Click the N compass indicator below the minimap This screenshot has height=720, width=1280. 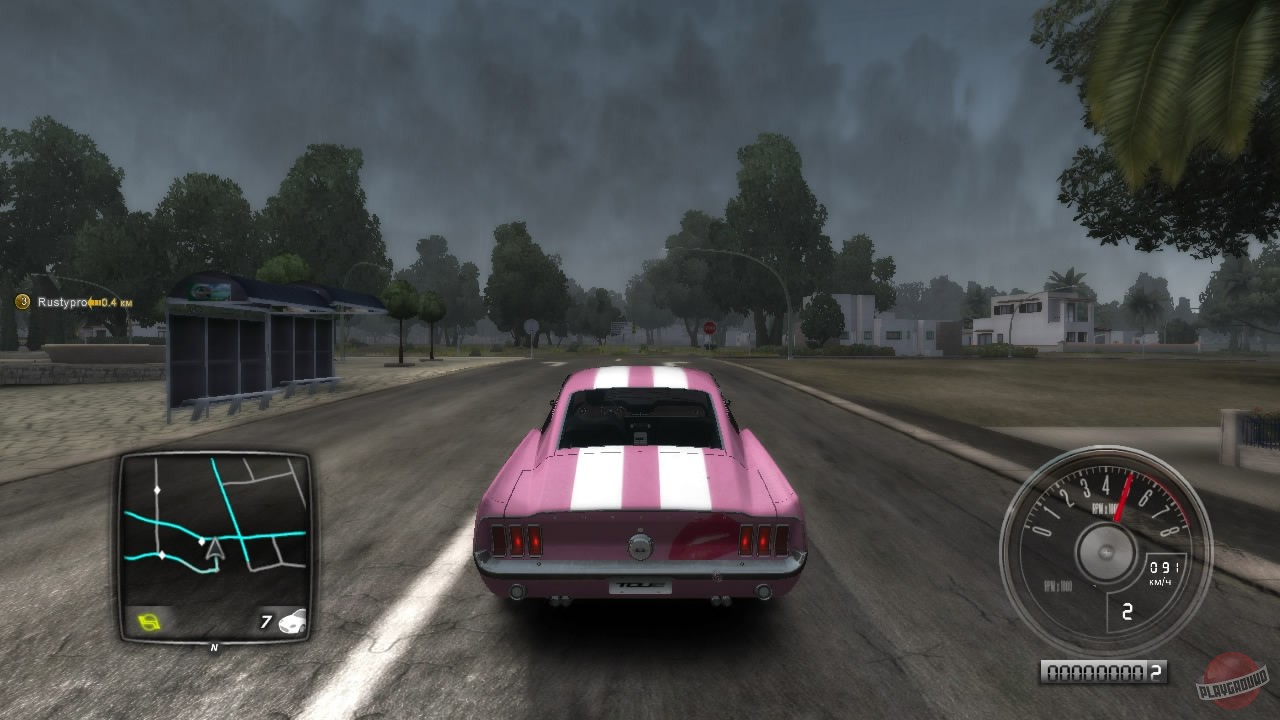215,645
